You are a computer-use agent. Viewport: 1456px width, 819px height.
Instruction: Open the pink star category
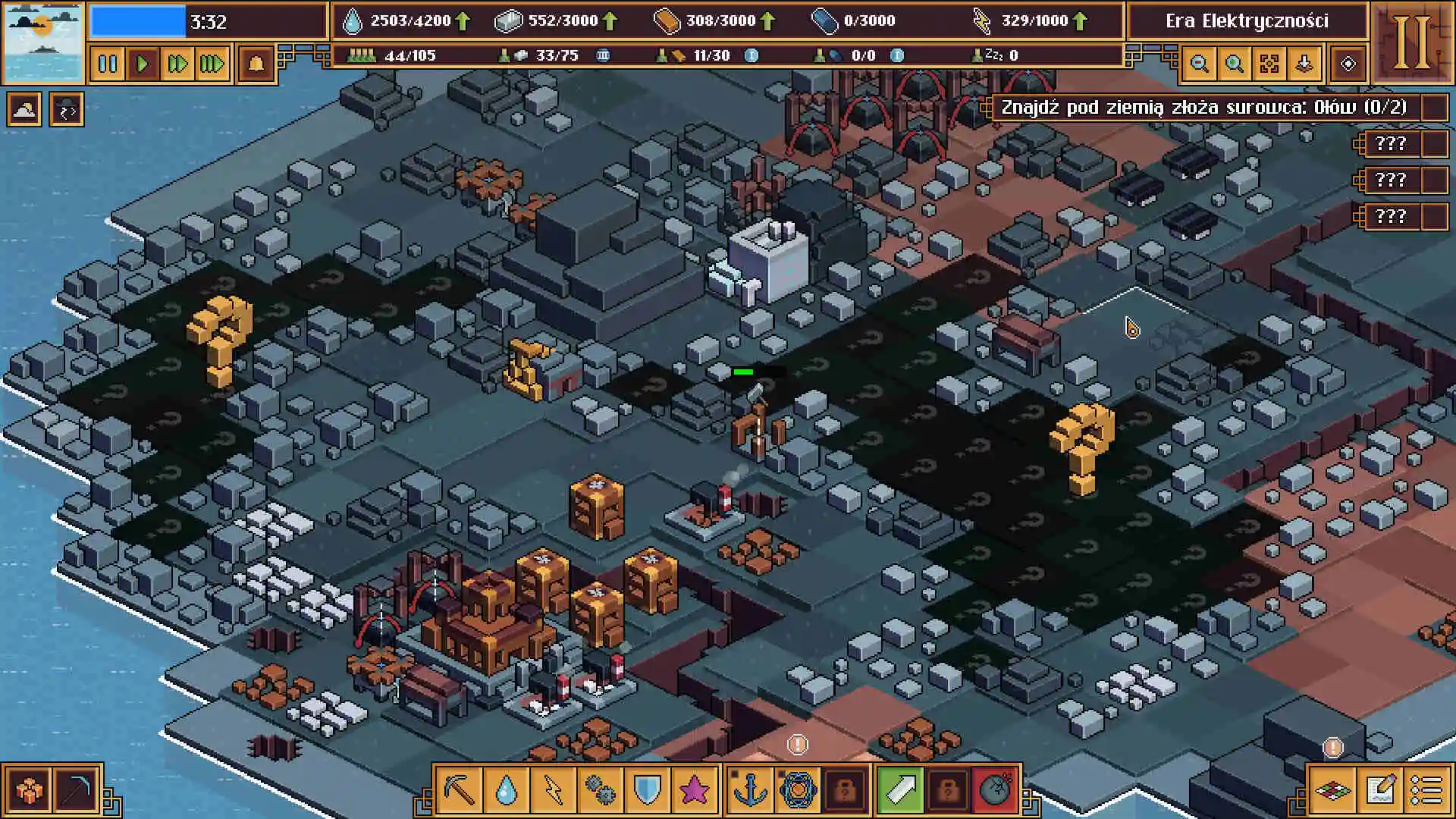click(x=693, y=790)
